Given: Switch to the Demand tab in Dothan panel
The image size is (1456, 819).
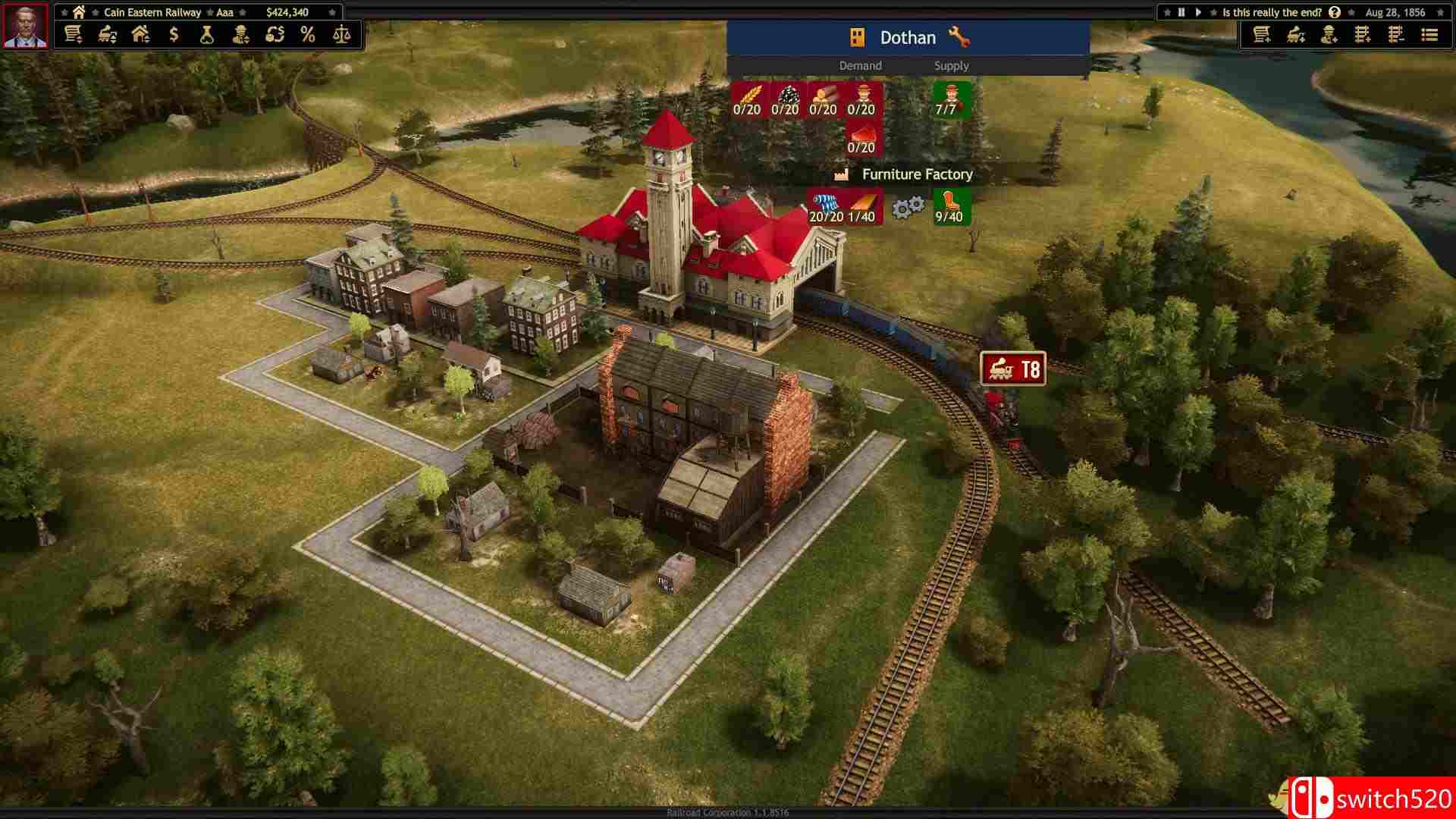Looking at the screenshot, I should 860,66.
